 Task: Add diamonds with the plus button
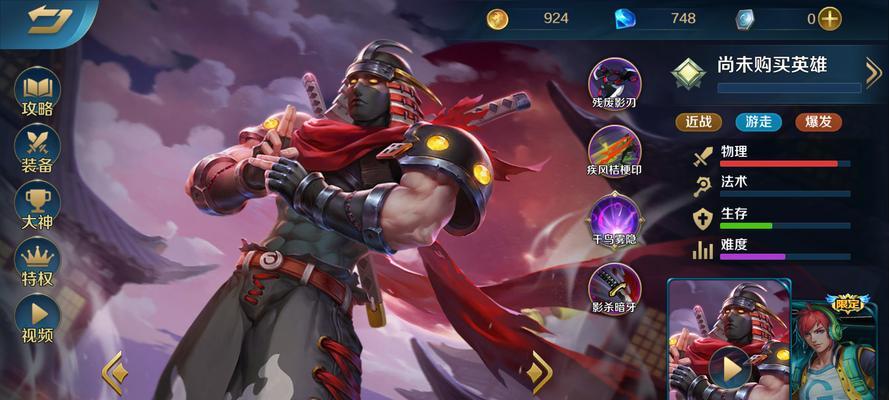(x=829, y=18)
